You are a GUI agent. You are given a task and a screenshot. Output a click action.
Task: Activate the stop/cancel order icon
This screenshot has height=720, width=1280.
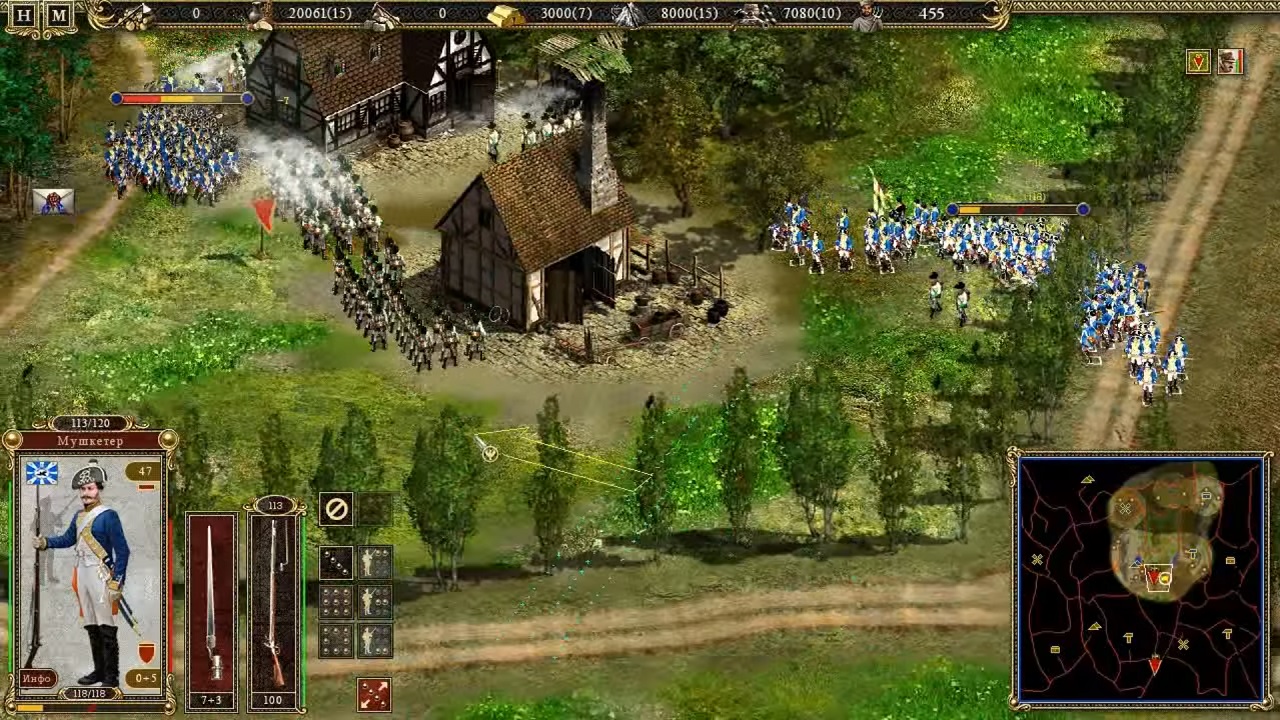pos(337,509)
